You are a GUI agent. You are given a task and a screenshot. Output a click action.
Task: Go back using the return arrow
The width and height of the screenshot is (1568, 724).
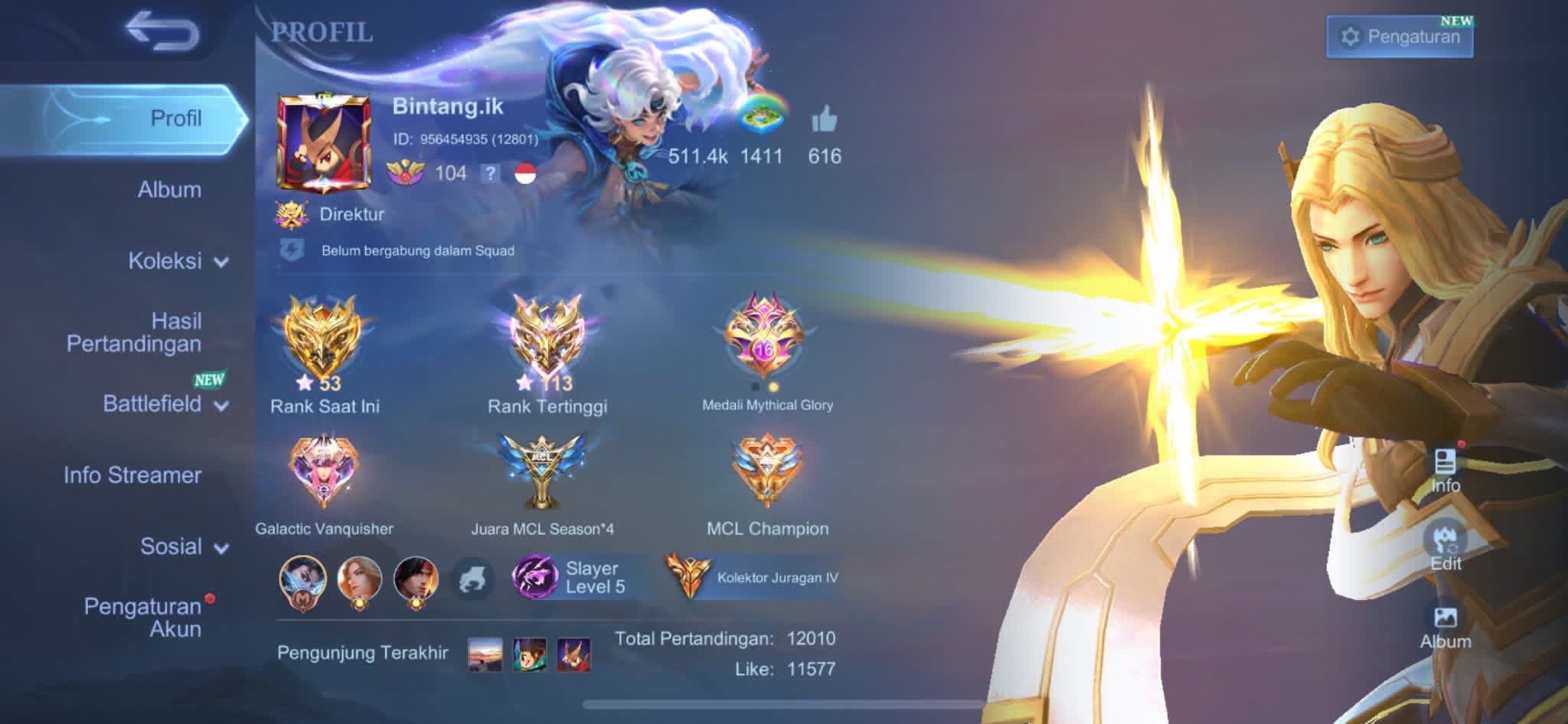[x=162, y=32]
